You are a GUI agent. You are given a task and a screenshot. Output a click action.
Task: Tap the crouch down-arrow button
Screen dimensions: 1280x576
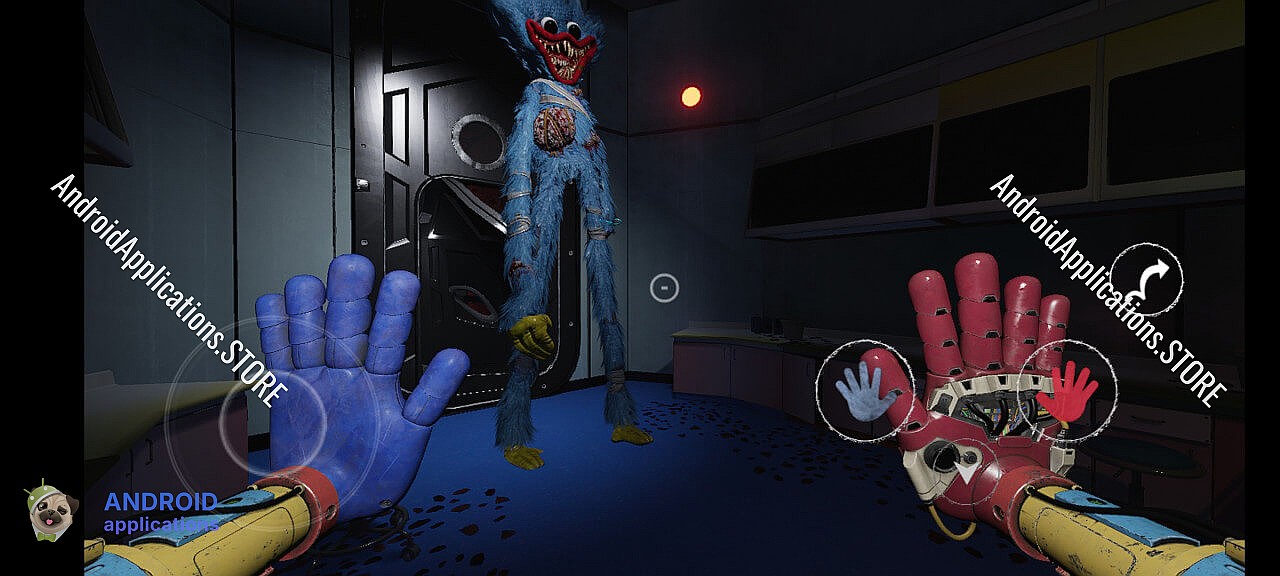click(966, 467)
